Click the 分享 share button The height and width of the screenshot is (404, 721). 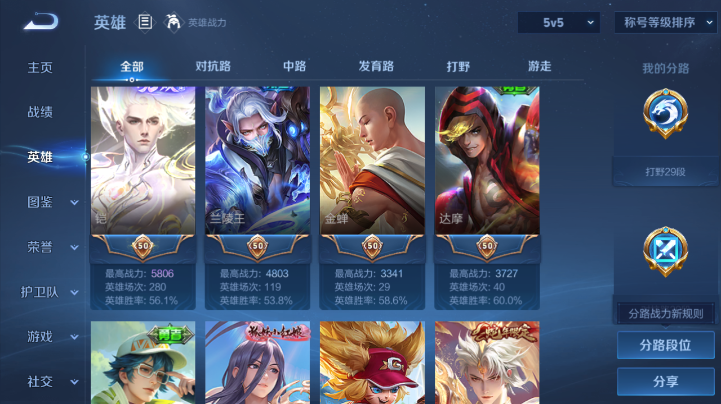tap(665, 381)
